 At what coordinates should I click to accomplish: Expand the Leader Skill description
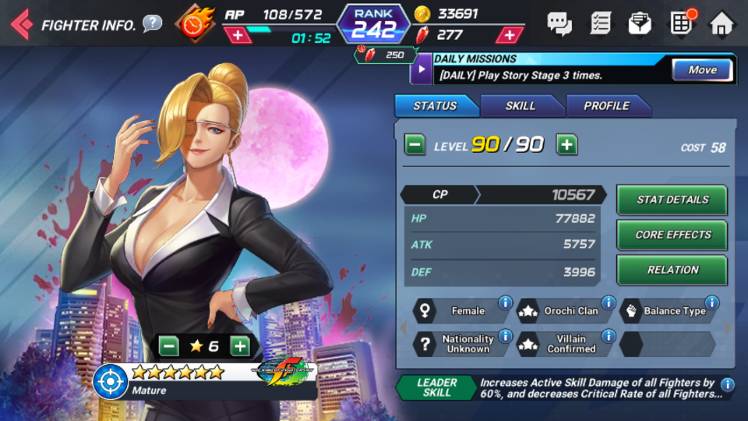[x=598, y=388]
